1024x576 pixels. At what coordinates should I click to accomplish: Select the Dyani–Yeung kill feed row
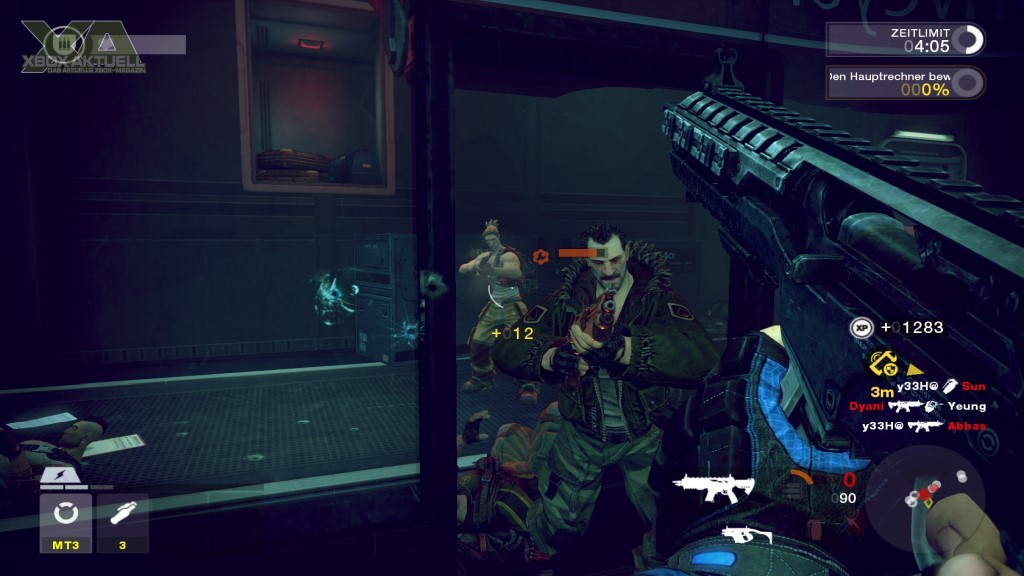(917, 407)
